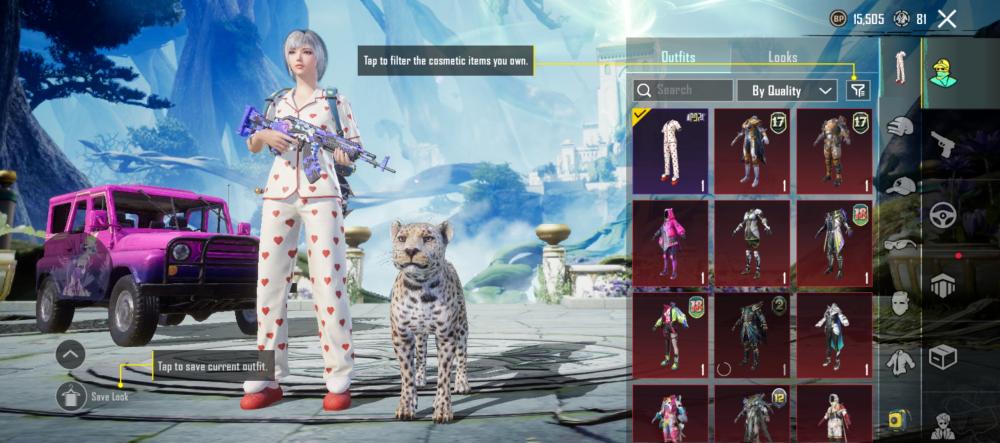This screenshot has height=443, width=1000.
Task: Open the face mask category
Action: coord(901,302)
